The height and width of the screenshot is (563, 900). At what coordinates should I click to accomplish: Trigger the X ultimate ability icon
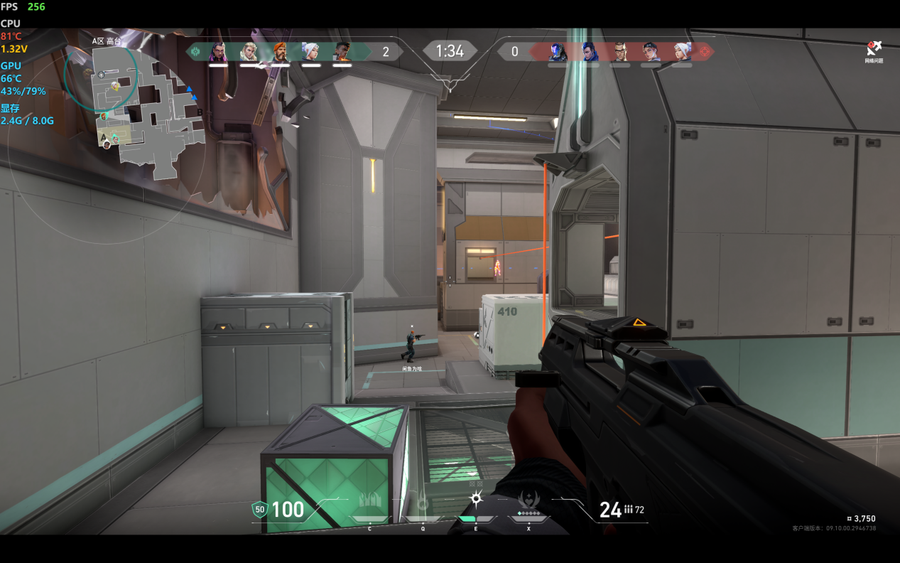(528, 501)
